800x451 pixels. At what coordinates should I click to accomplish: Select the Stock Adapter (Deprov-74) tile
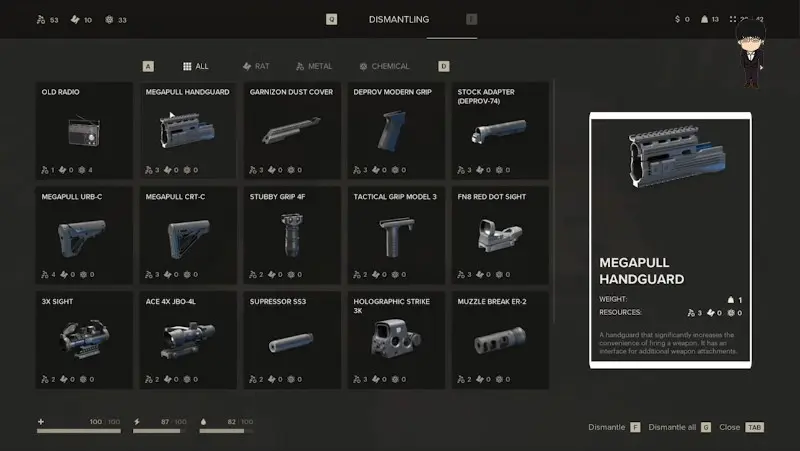point(500,131)
